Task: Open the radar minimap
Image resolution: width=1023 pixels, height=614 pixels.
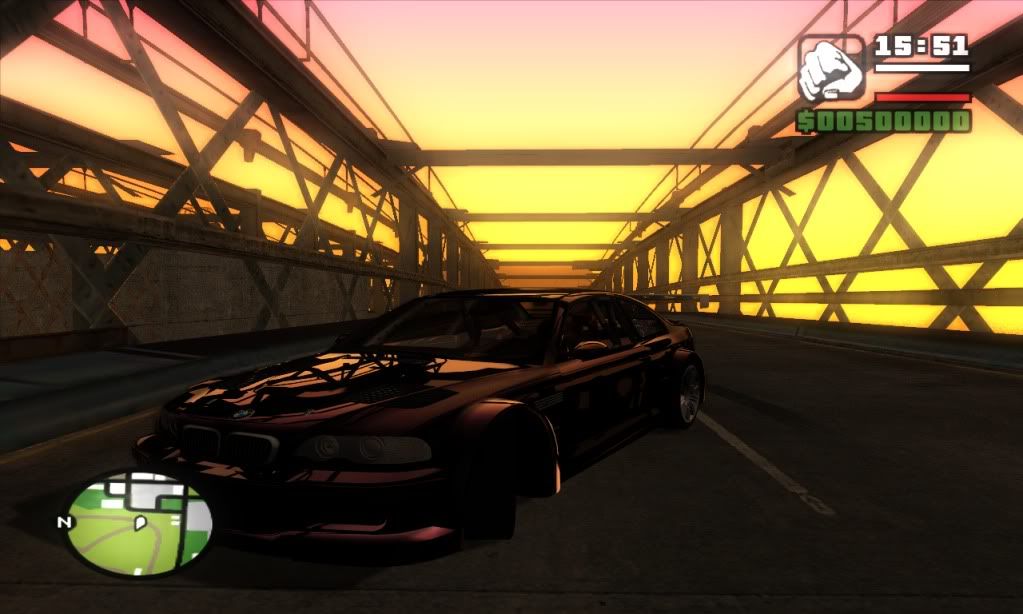Action: (x=139, y=522)
